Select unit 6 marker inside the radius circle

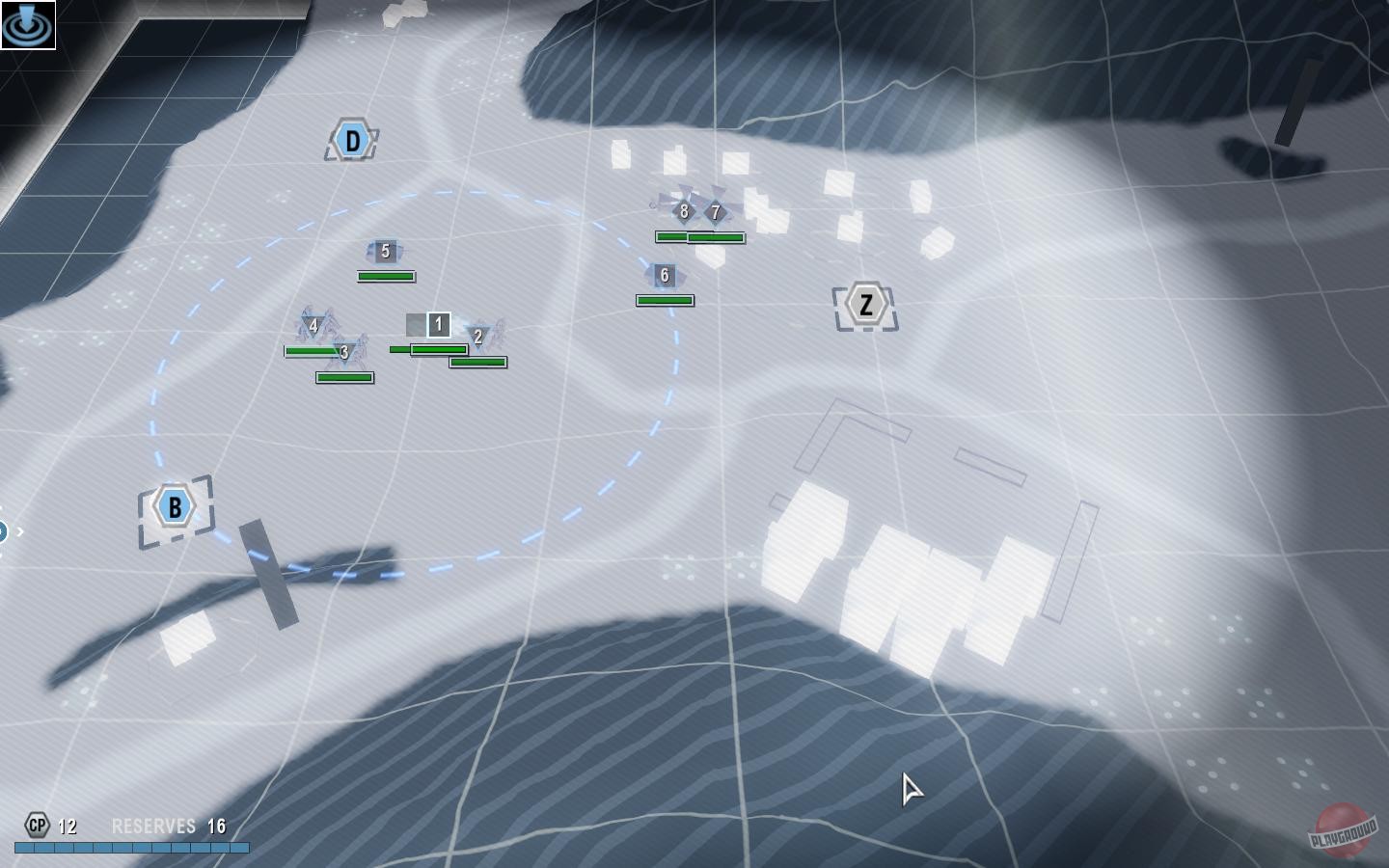[663, 274]
